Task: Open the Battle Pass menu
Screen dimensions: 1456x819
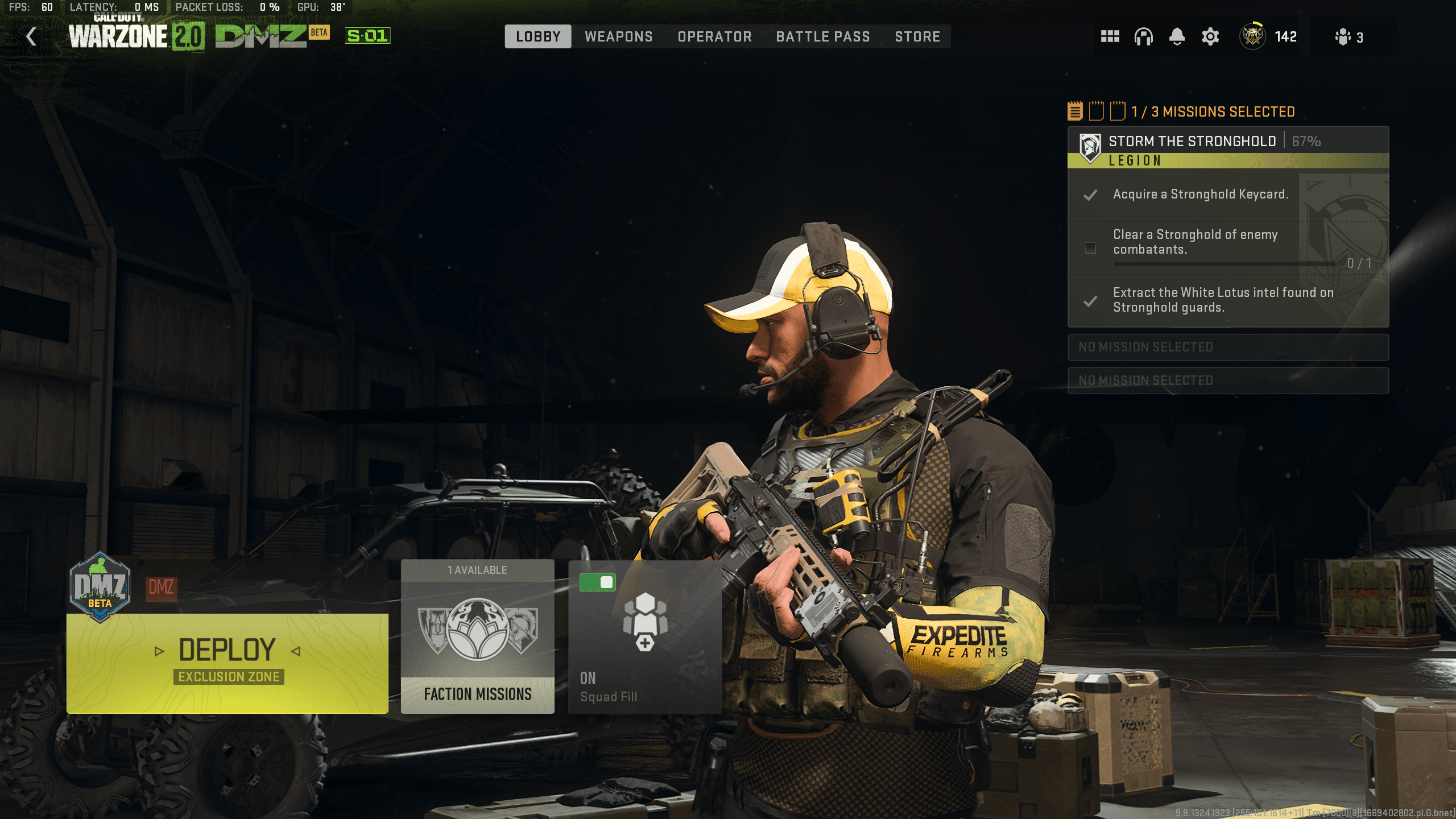Action: tap(822, 36)
